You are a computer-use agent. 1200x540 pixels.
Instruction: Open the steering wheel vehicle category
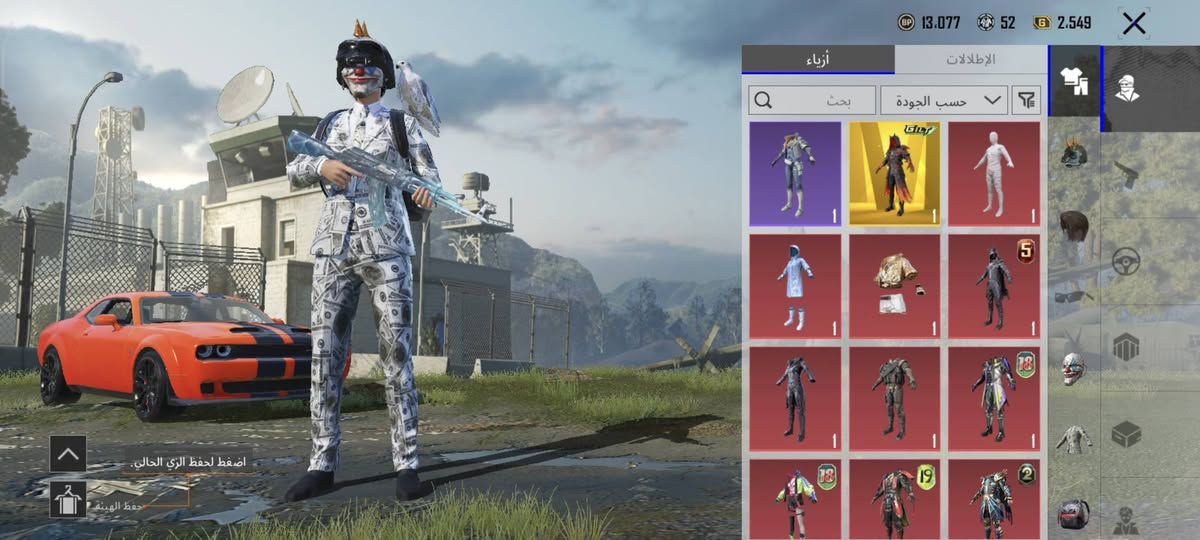(1127, 262)
